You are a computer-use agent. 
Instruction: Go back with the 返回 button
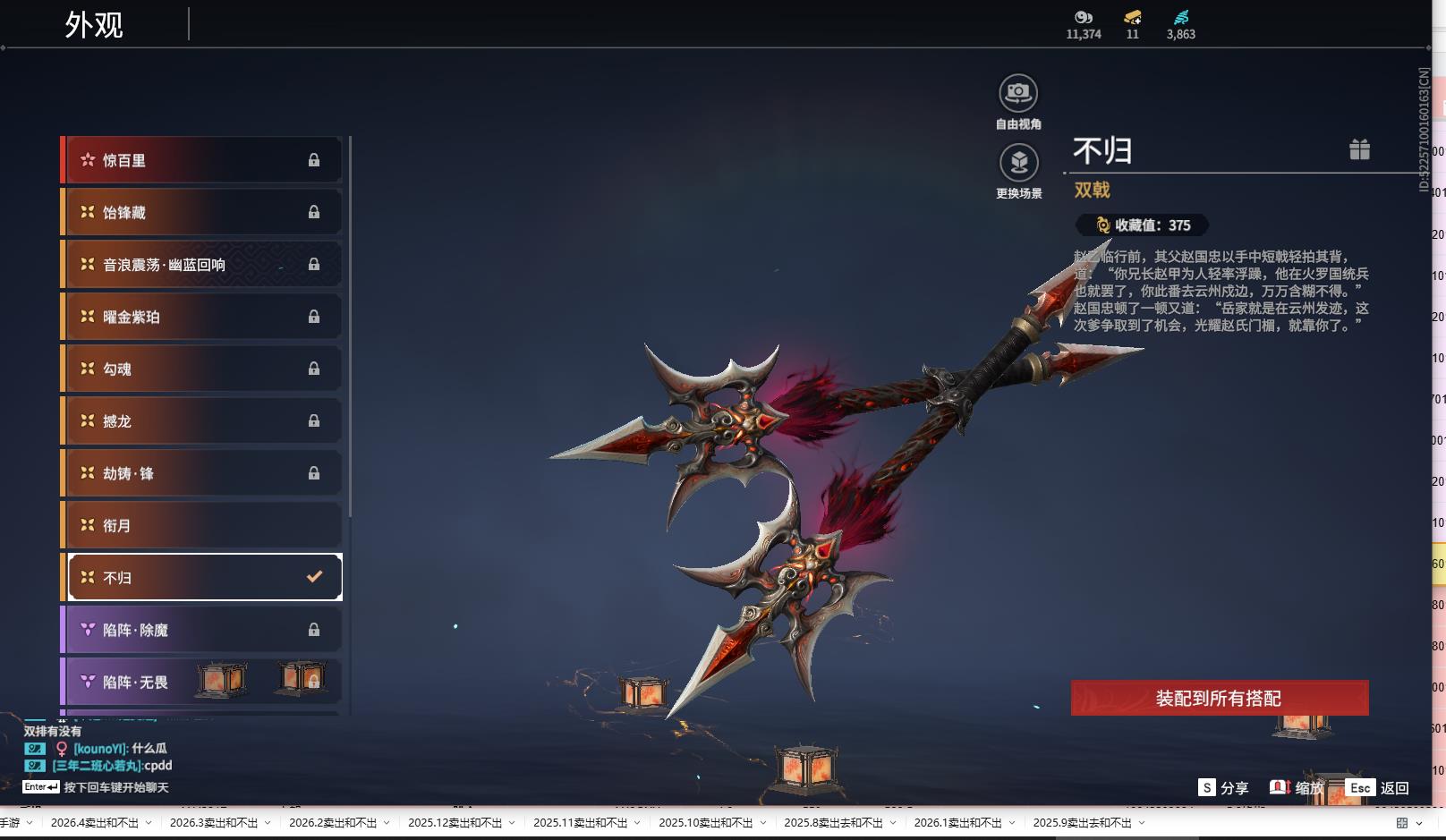(x=1378, y=788)
